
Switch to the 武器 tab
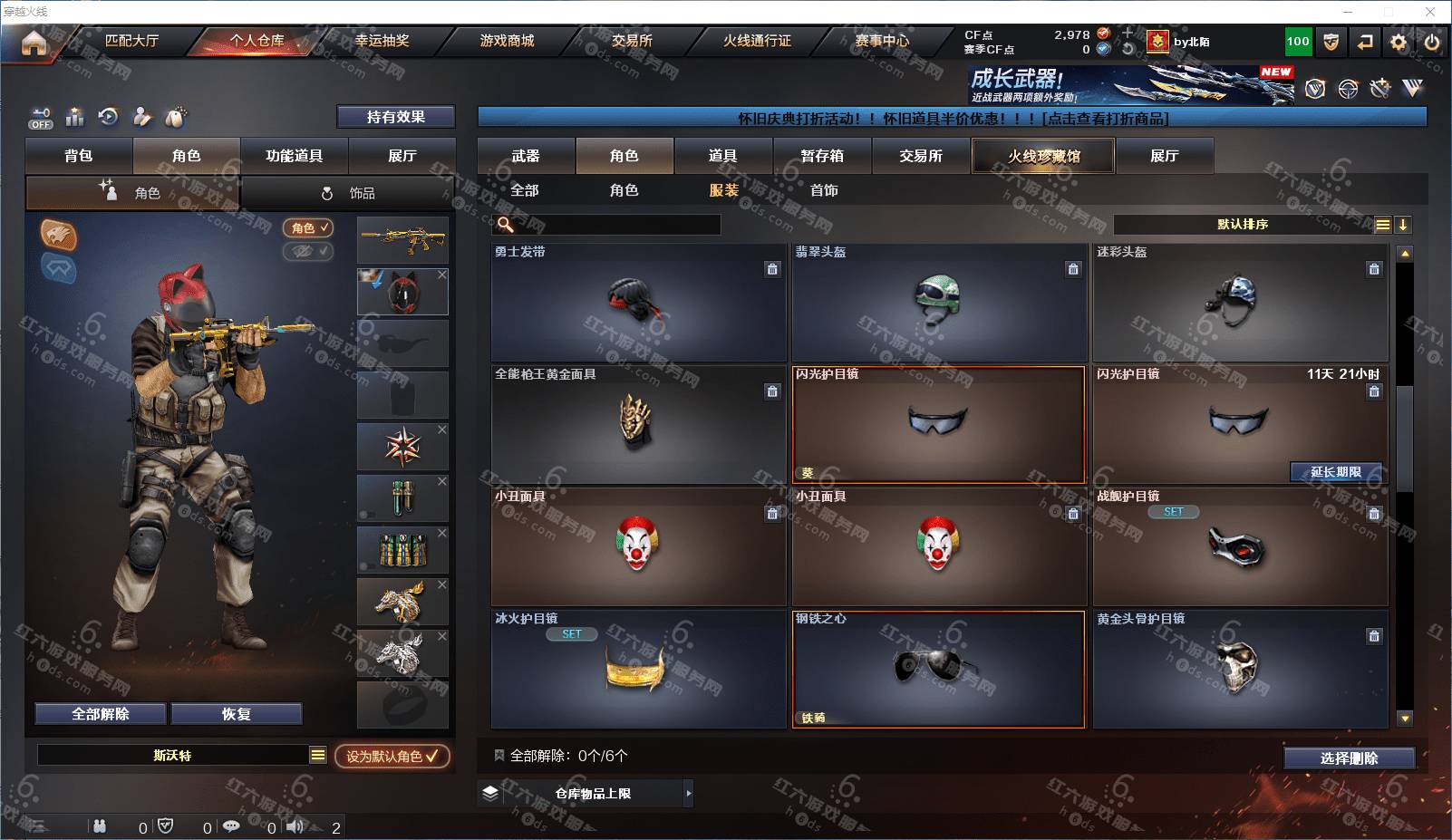pos(526,156)
